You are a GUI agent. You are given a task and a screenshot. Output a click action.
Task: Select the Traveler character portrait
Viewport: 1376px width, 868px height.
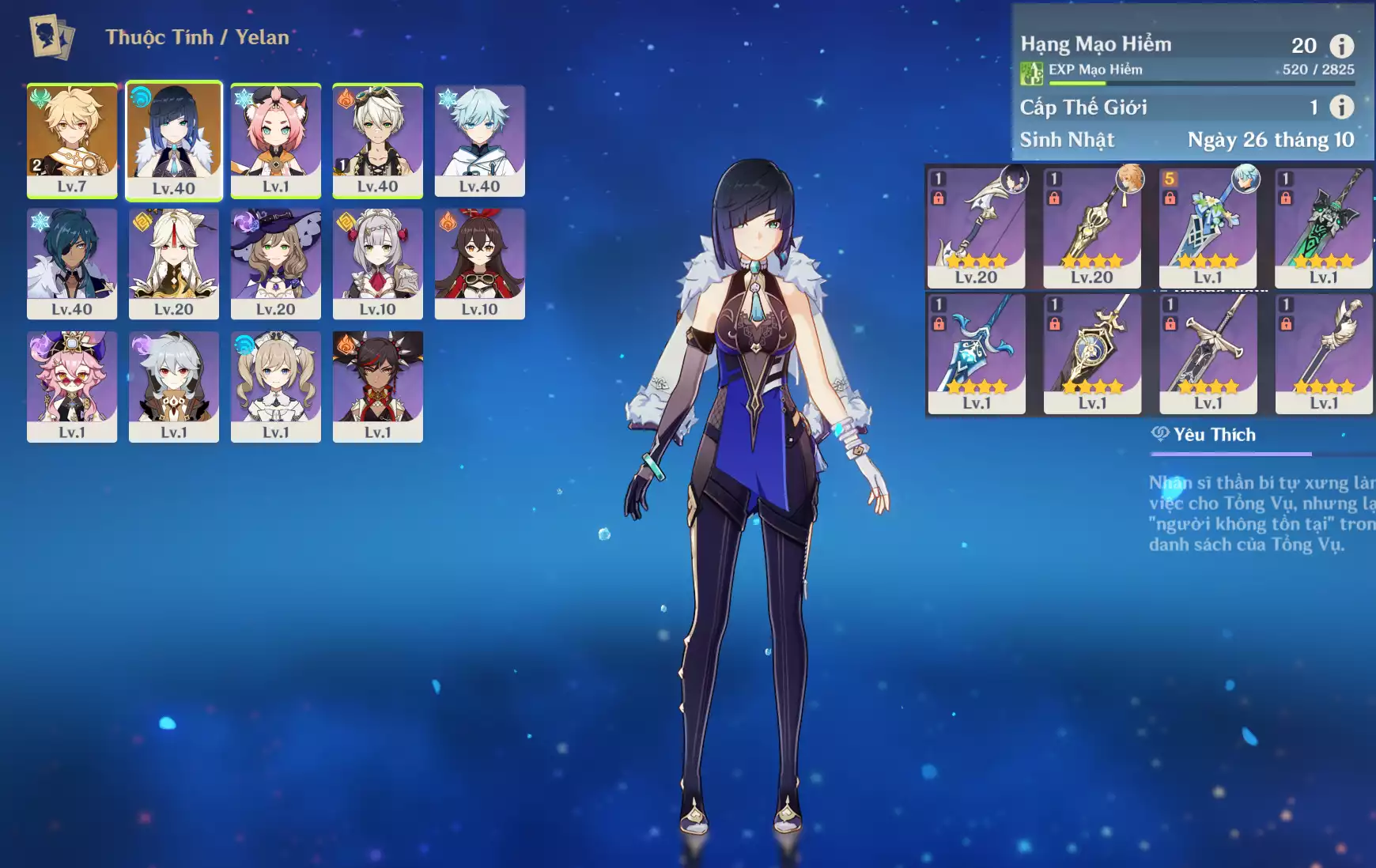[72, 140]
